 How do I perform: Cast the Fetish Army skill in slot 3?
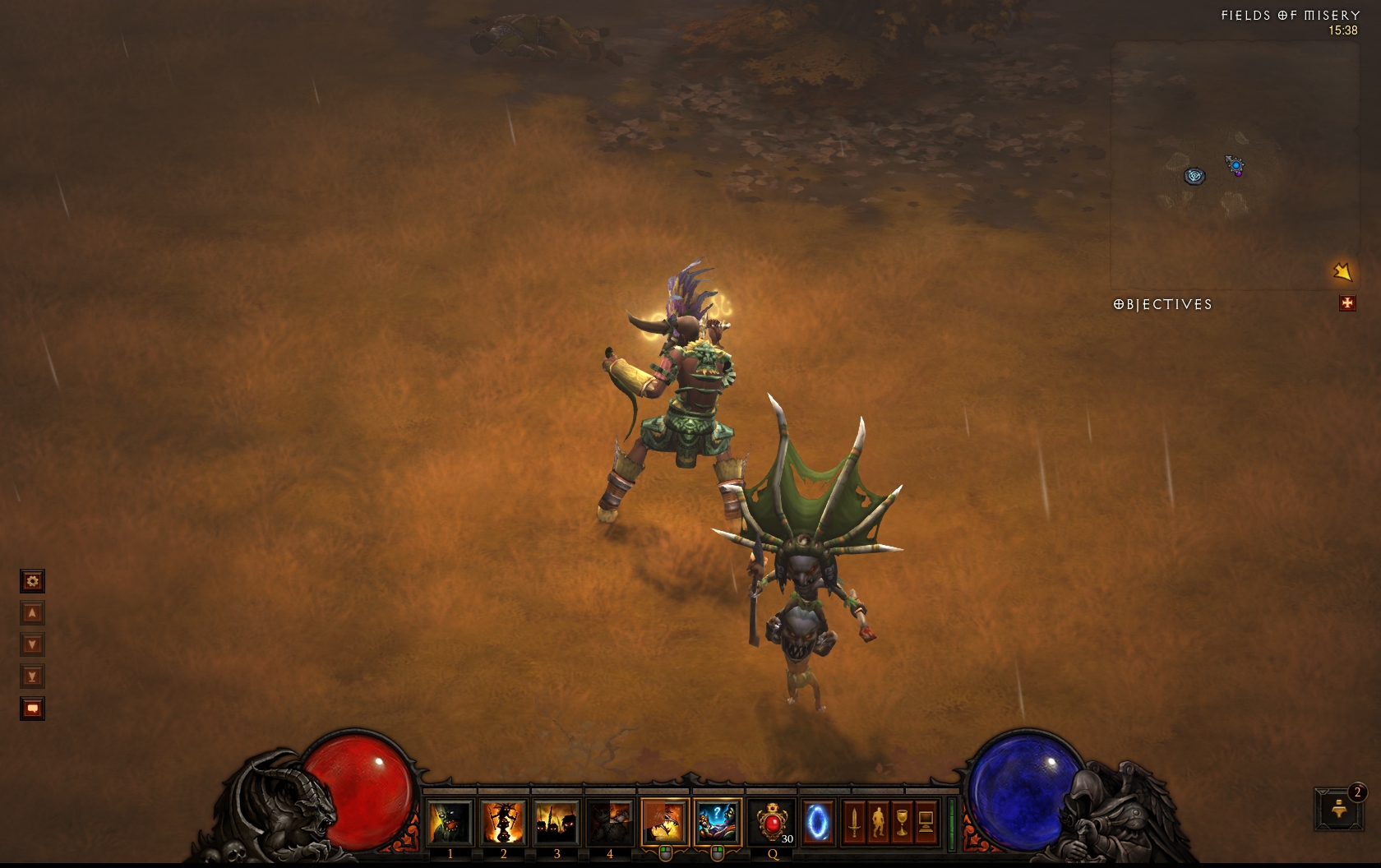point(557,822)
